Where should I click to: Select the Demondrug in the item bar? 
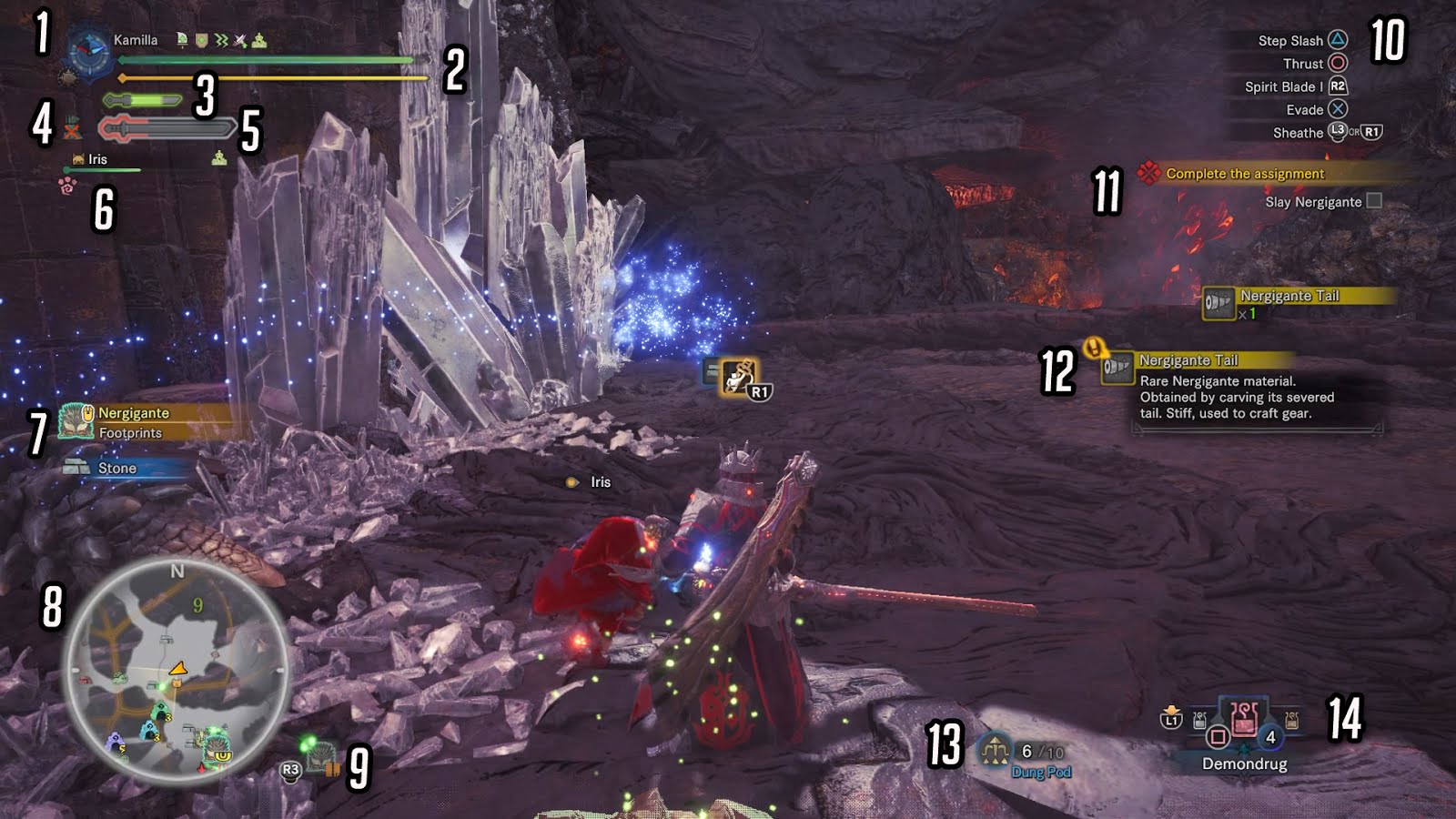point(1244,721)
